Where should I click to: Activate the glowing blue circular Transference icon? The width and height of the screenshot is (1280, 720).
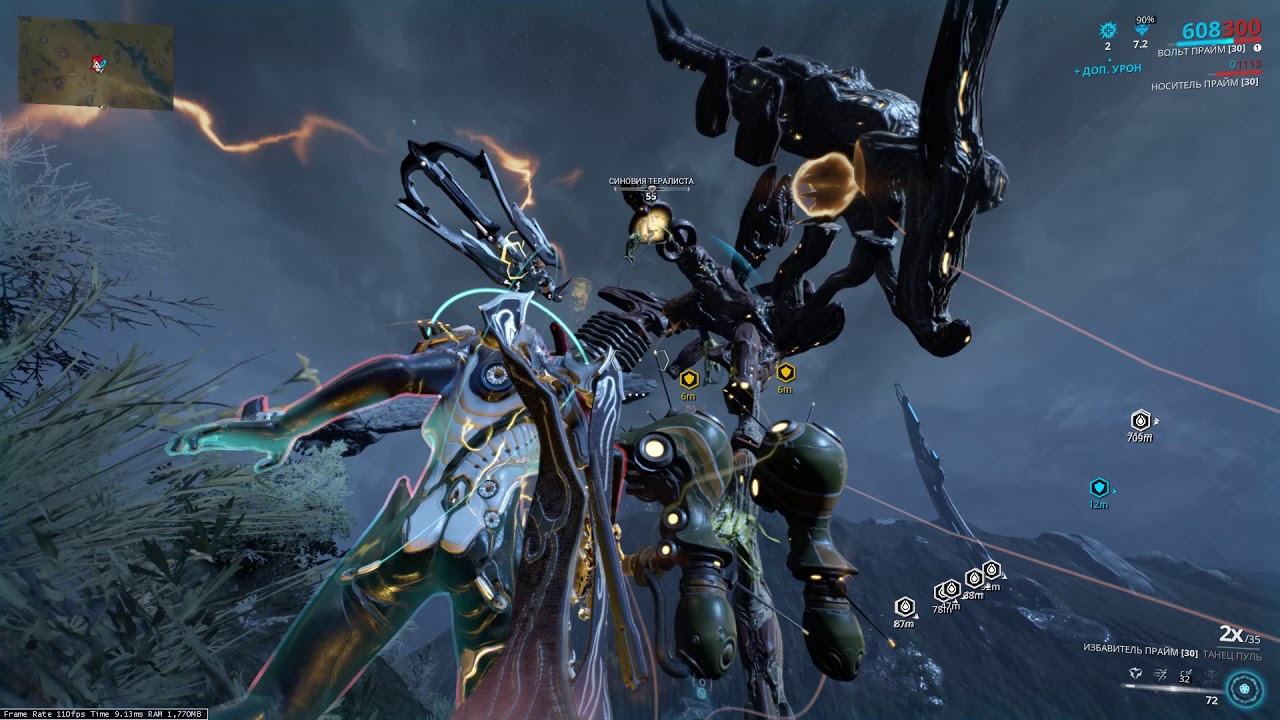tap(1245, 688)
